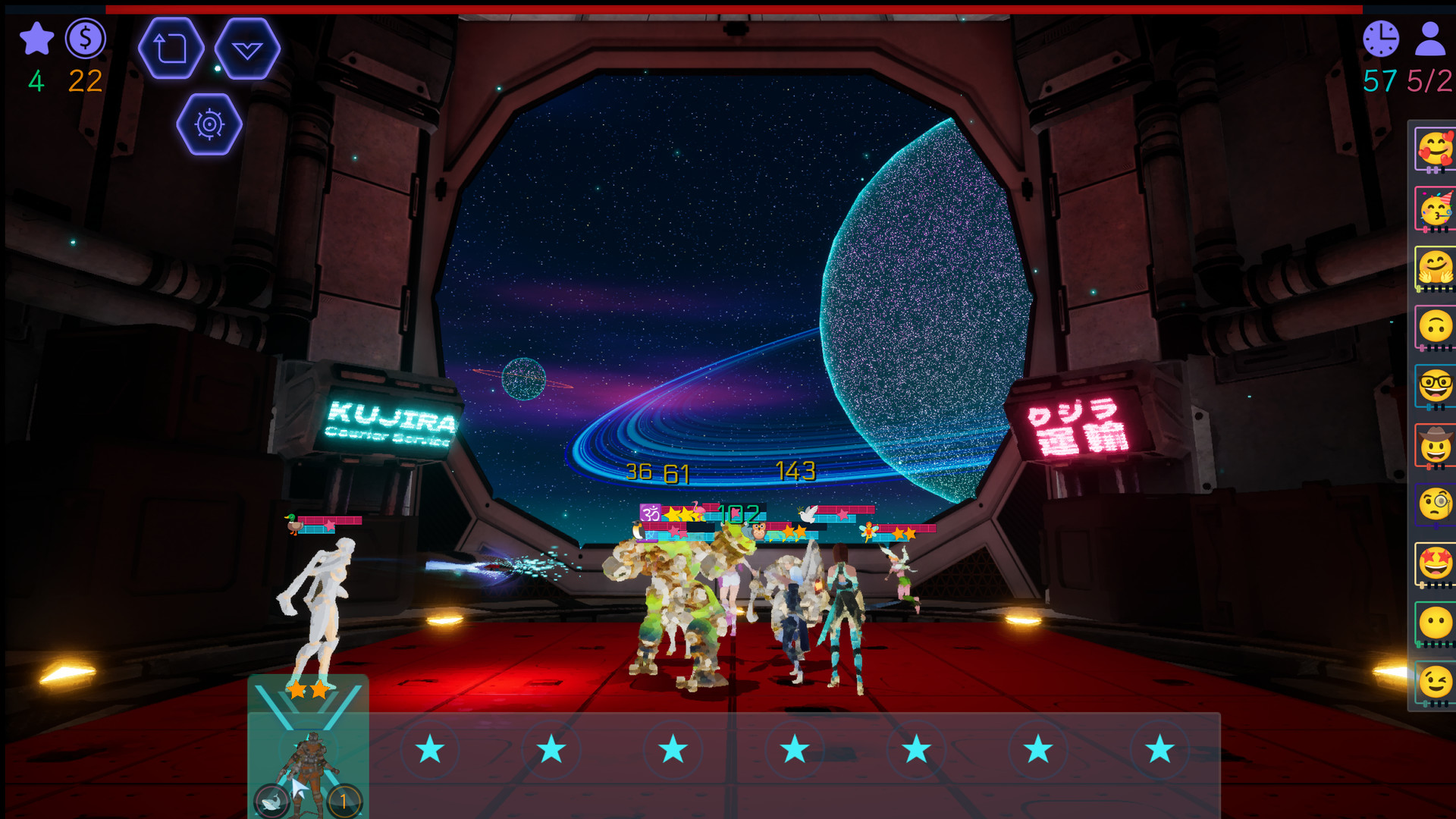The image size is (1456, 819).
Task: Click the two-star rank badge above the roster
Action: click(307, 691)
